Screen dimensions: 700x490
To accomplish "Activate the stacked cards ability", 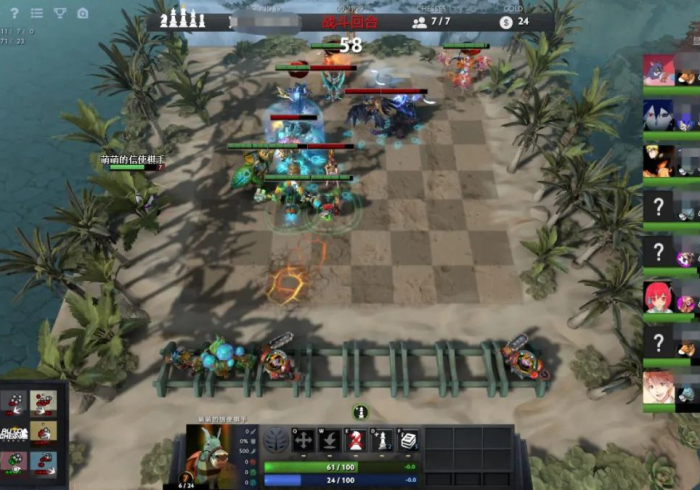I will click(x=408, y=440).
